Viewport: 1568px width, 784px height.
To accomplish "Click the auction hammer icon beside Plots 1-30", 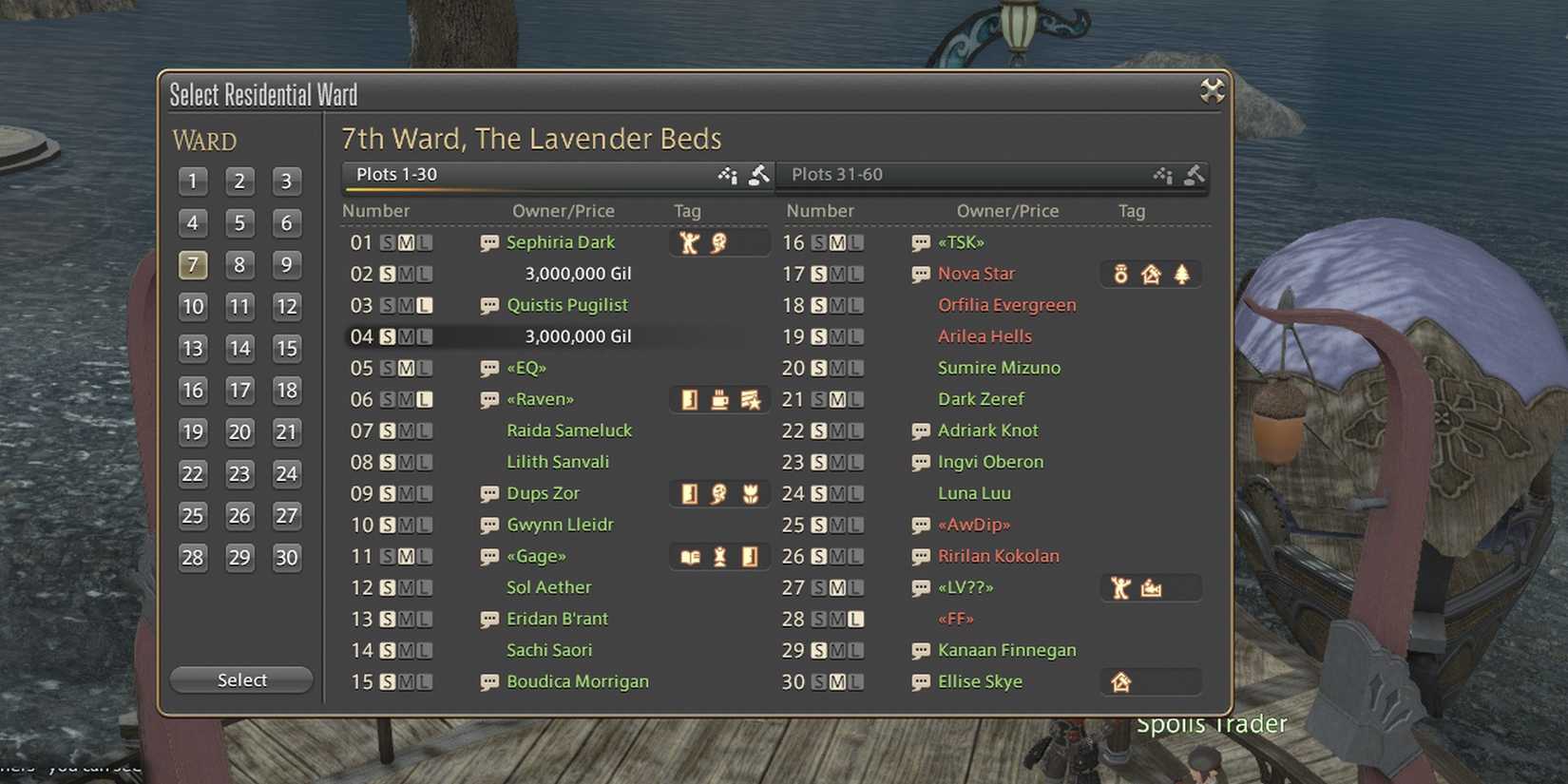I will (759, 175).
